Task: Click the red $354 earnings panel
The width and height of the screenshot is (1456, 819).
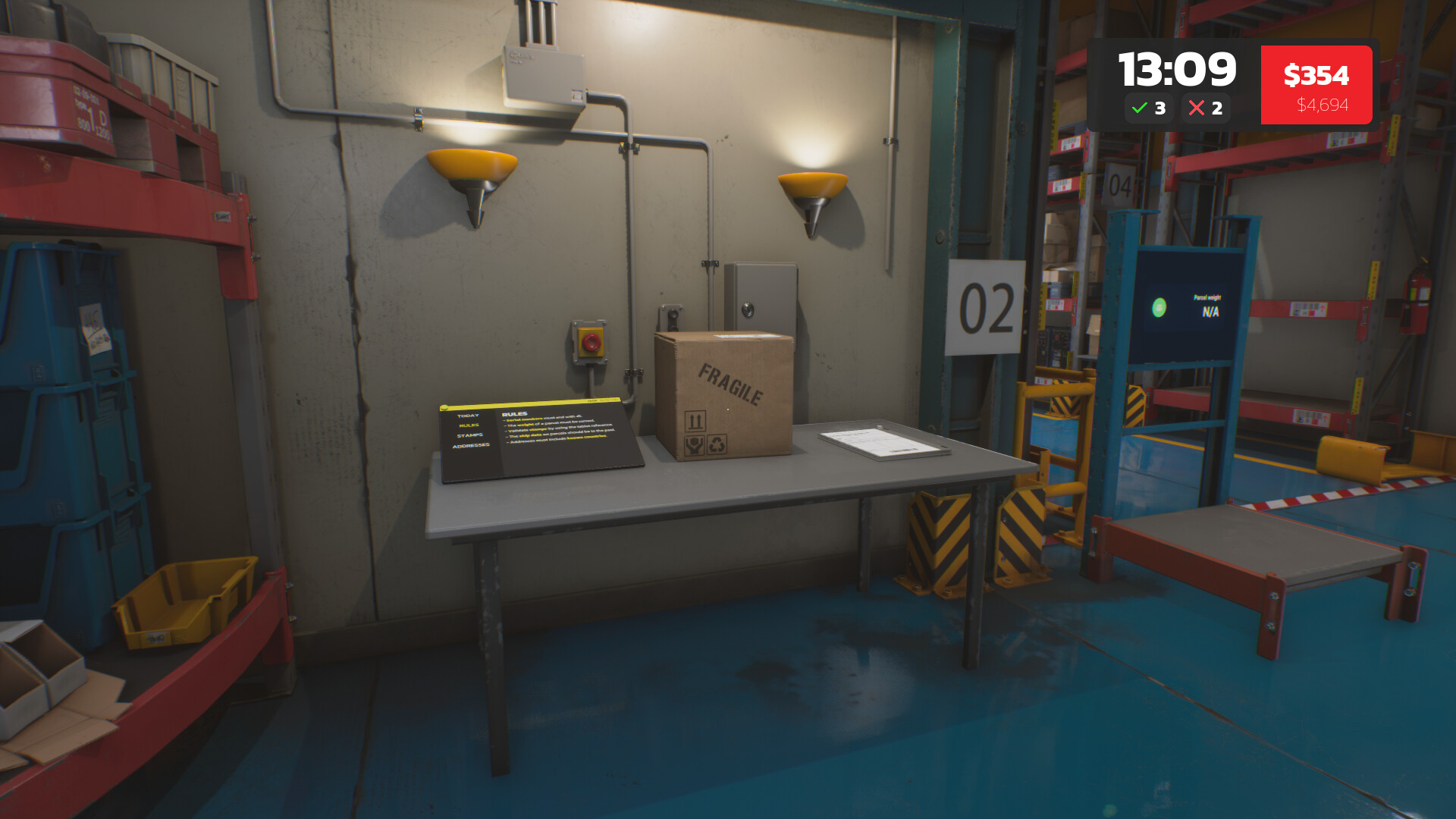Action: [x=1316, y=84]
